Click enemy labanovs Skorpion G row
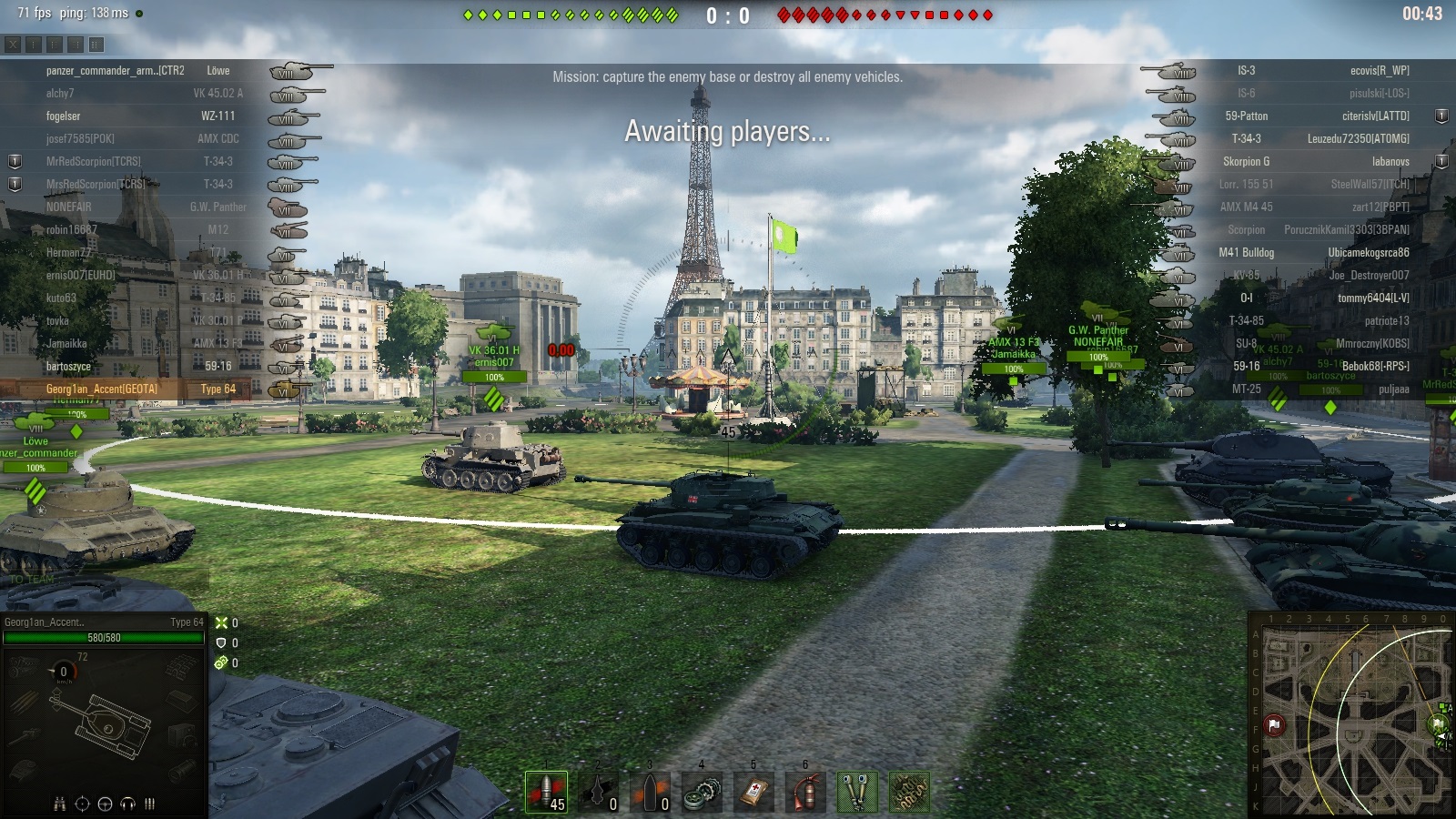Viewport: 1456px width, 819px height. 1319,162
